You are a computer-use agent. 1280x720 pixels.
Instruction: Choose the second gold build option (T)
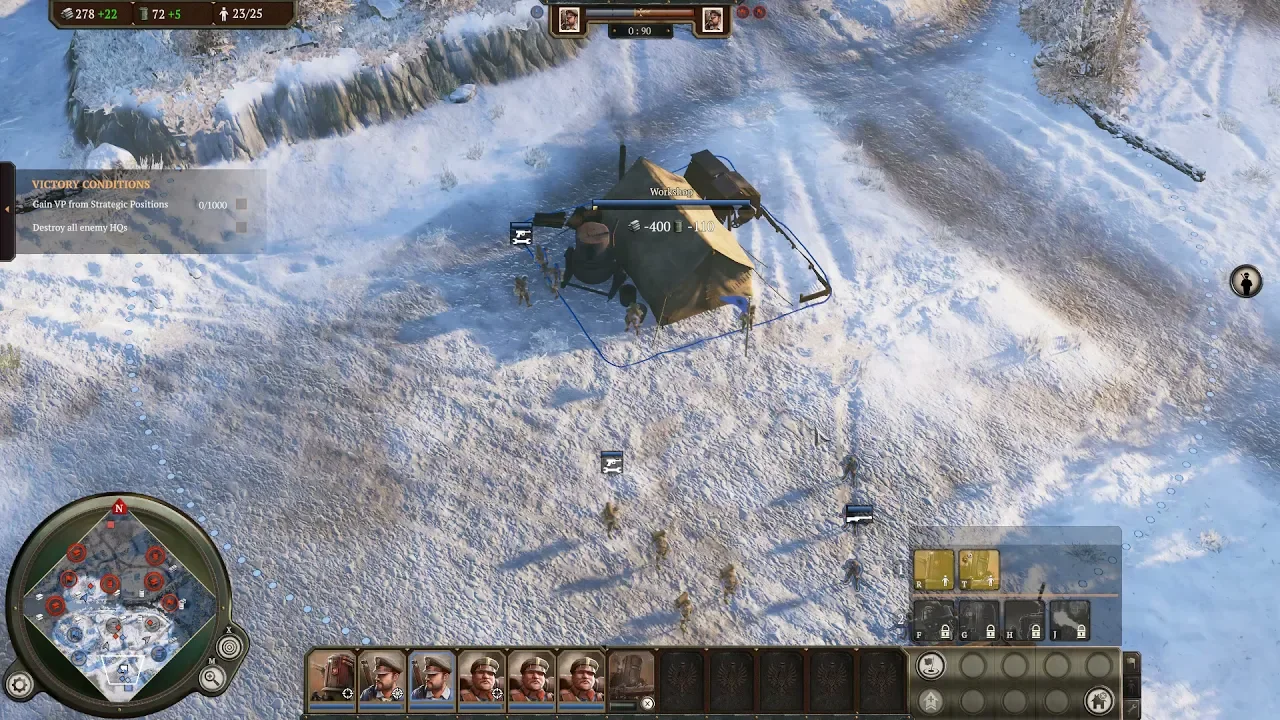pyautogui.click(x=979, y=570)
